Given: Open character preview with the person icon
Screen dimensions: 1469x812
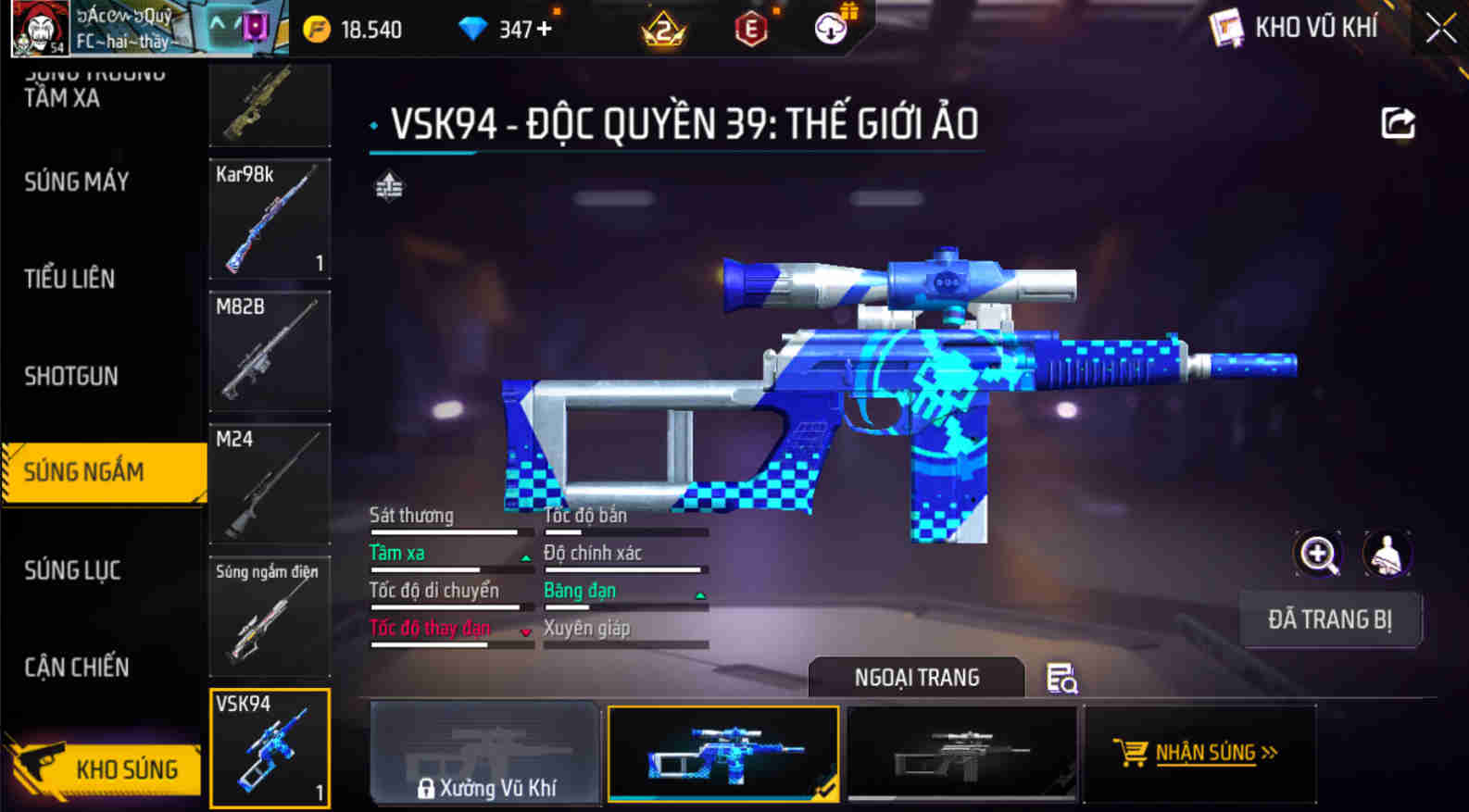Looking at the screenshot, I should pyautogui.click(x=1387, y=553).
